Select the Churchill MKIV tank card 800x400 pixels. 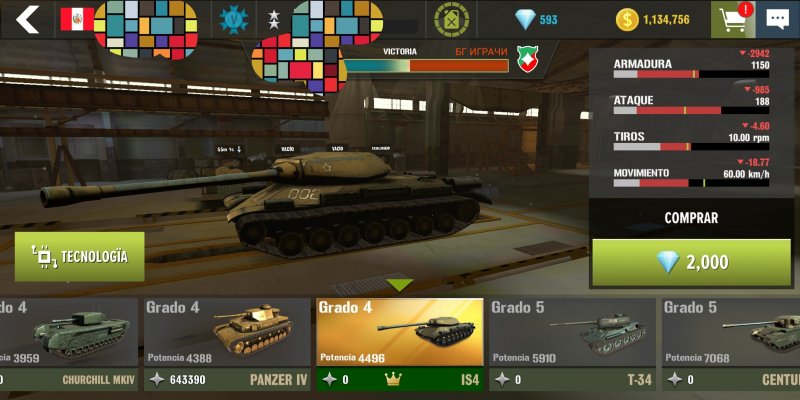coord(68,343)
